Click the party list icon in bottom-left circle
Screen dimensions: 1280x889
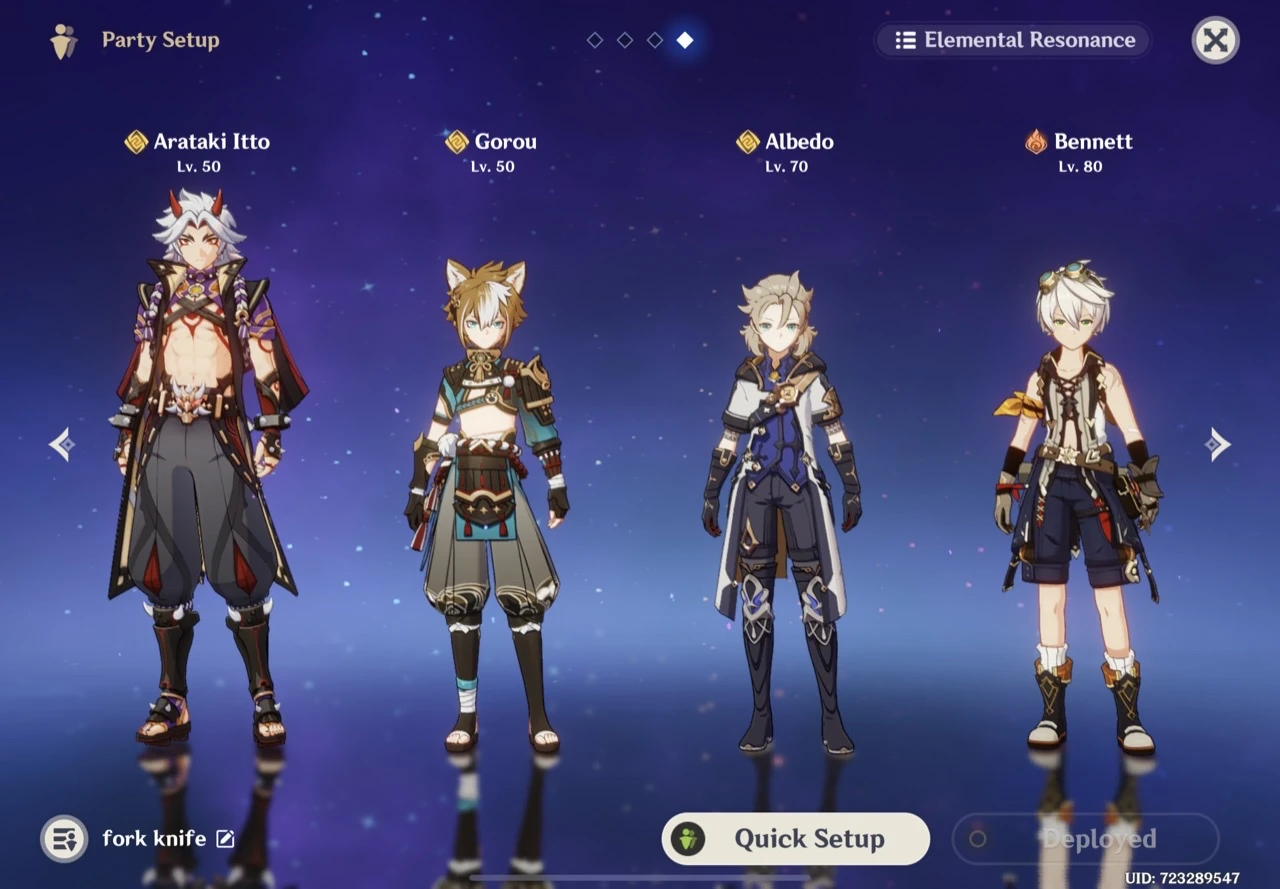(63, 839)
